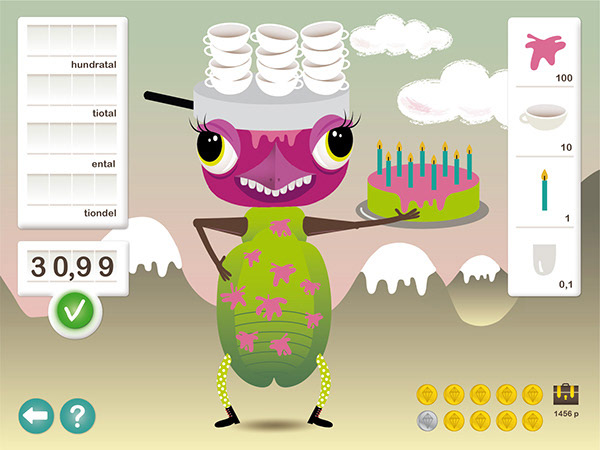Open the treasure chest points icon
600x450 pixels.
pos(566,395)
